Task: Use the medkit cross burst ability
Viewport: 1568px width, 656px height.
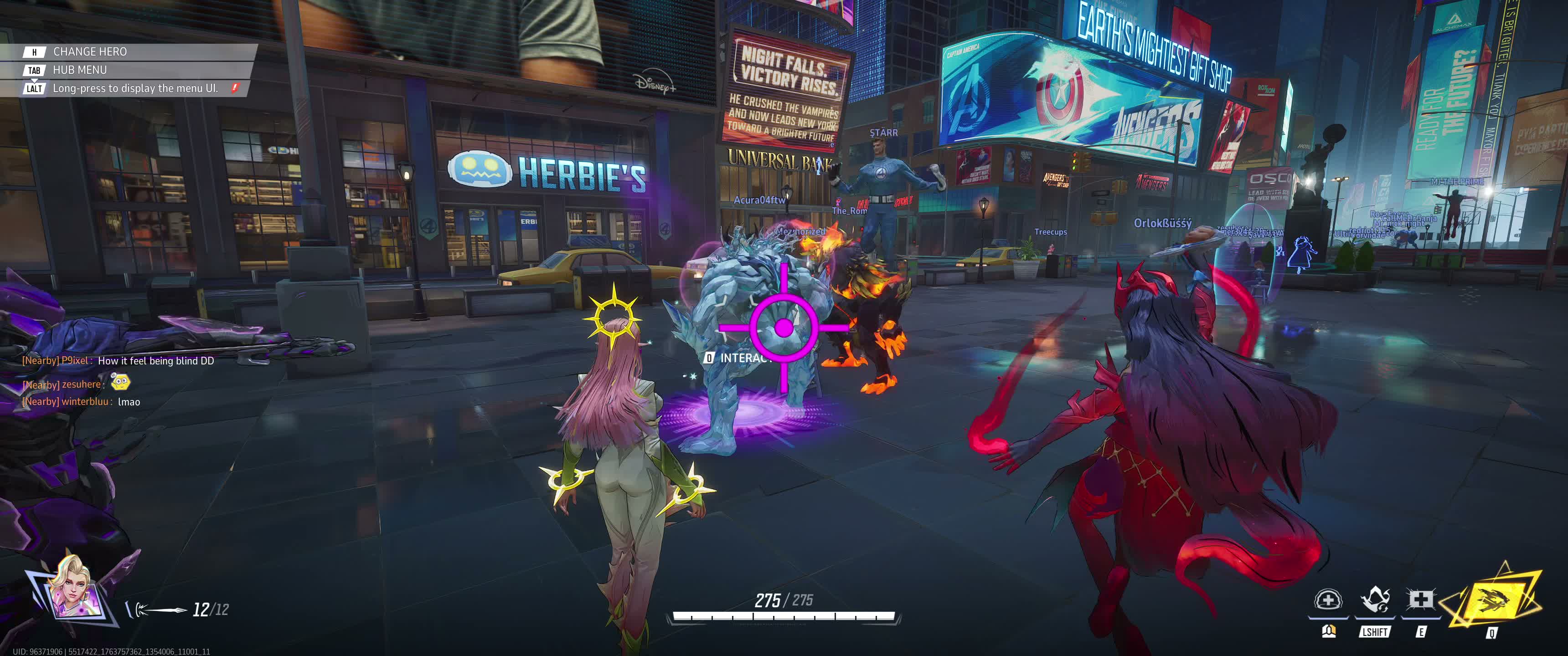Action: 1420,600
